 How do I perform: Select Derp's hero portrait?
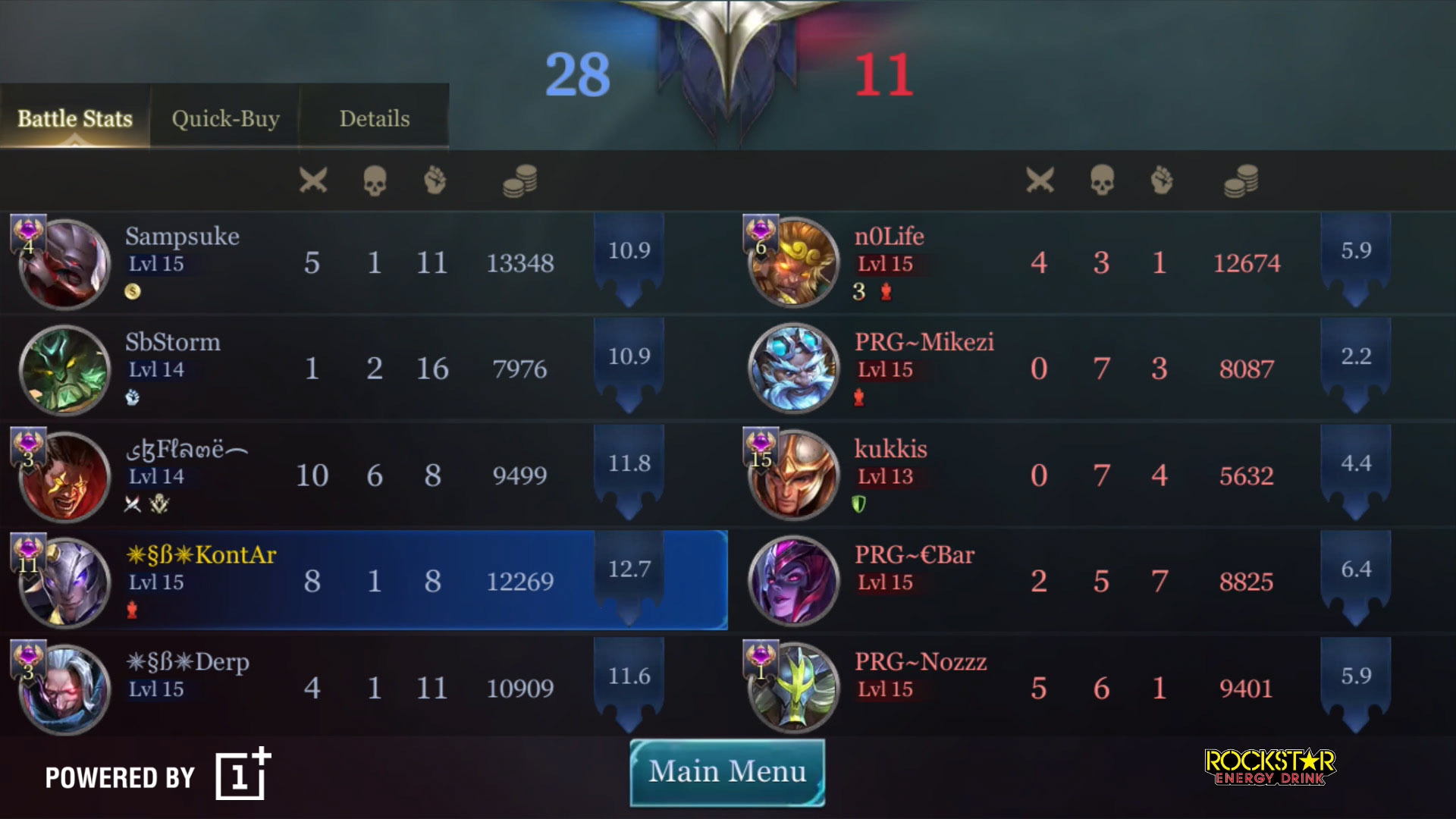[x=65, y=689]
